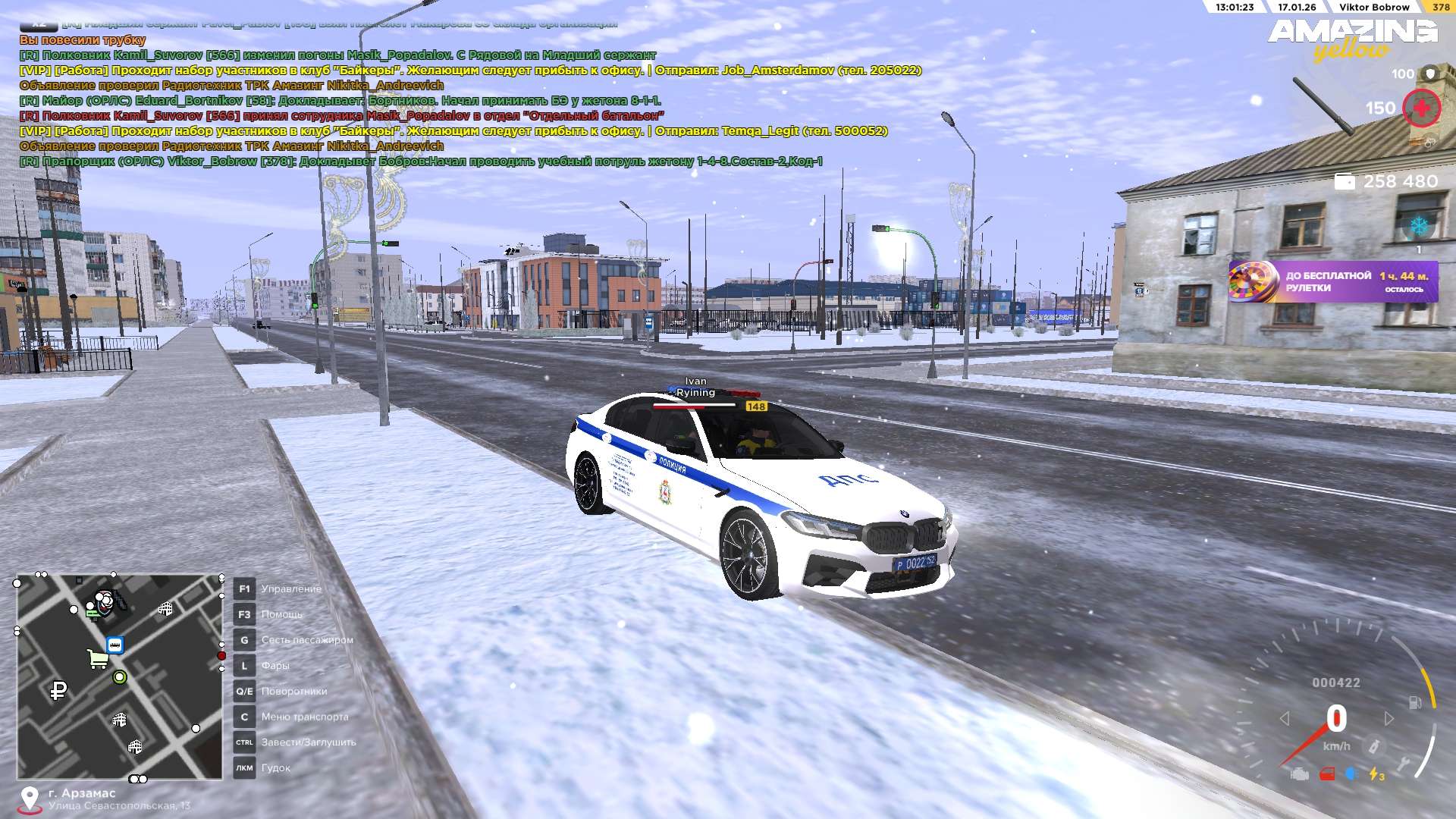Click the armor shield icon
1456x819 pixels.
[1430, 74]
